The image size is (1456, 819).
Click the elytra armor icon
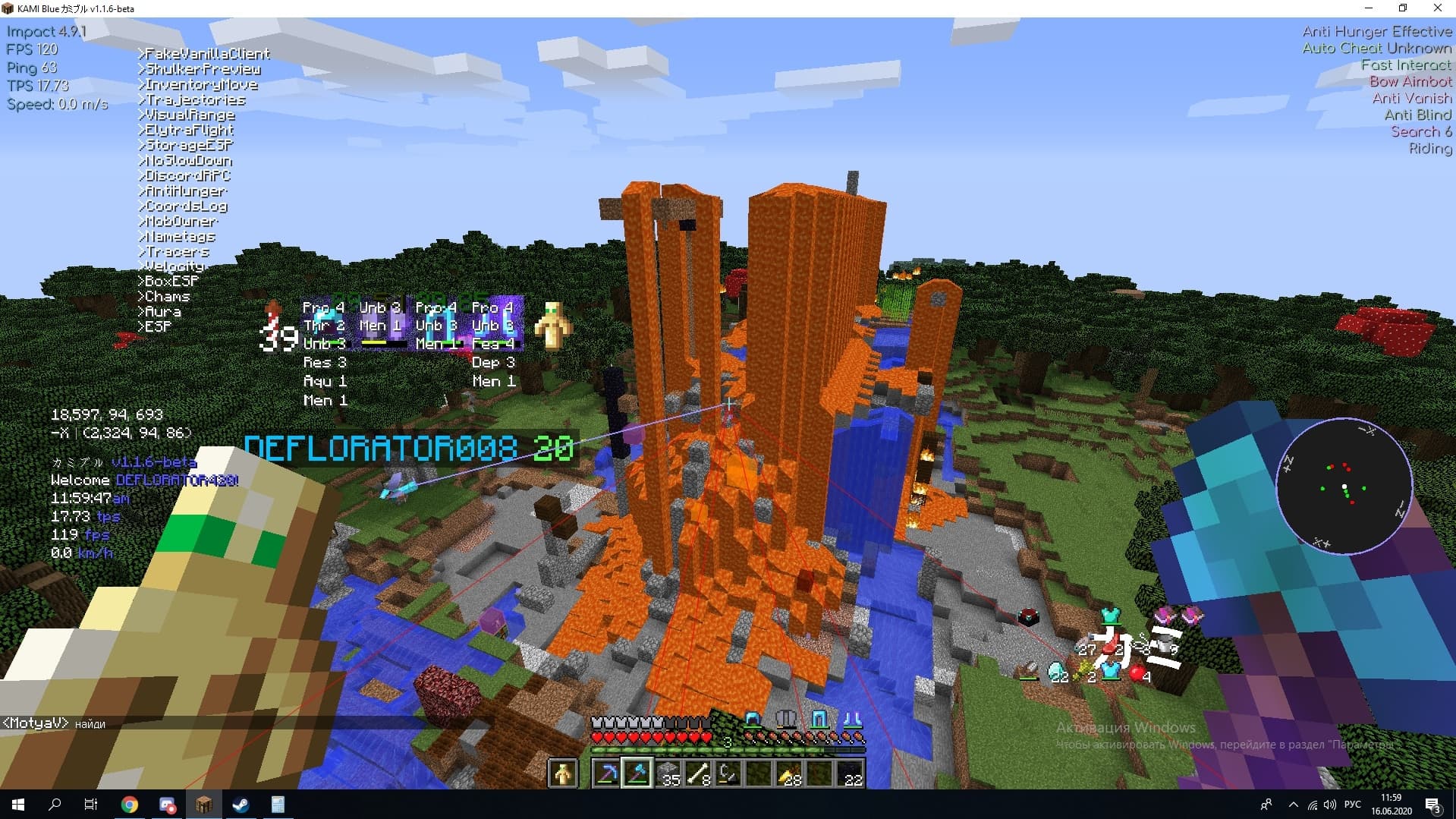[x=786, y=719]
